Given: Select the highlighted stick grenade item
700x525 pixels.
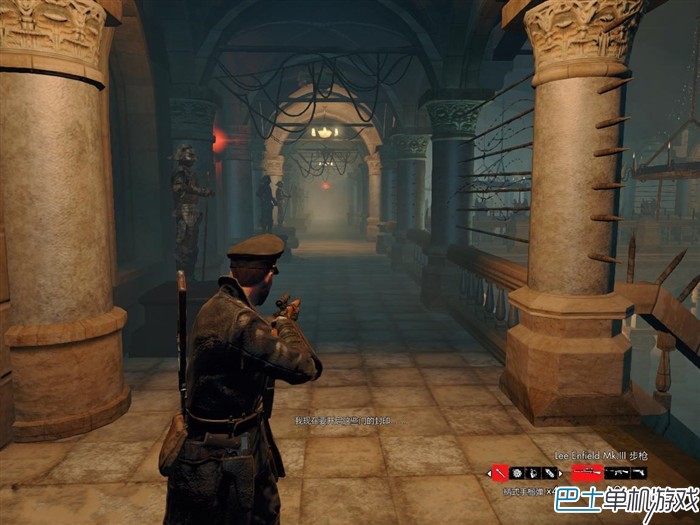Looking at the screenshot, I should (500, 472).
